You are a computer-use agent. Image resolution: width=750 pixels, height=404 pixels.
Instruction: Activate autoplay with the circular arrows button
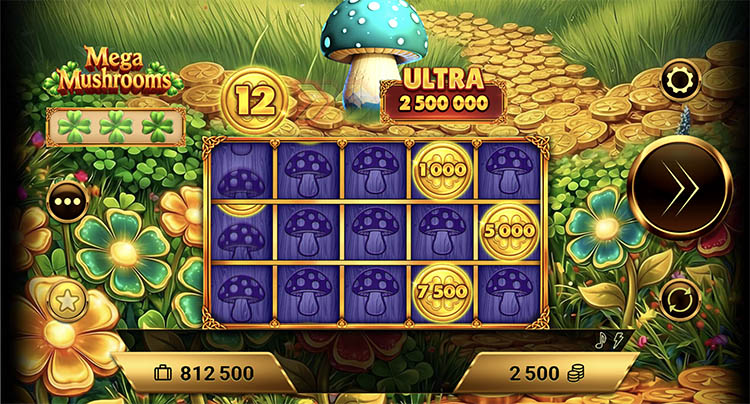pos(680,299)
